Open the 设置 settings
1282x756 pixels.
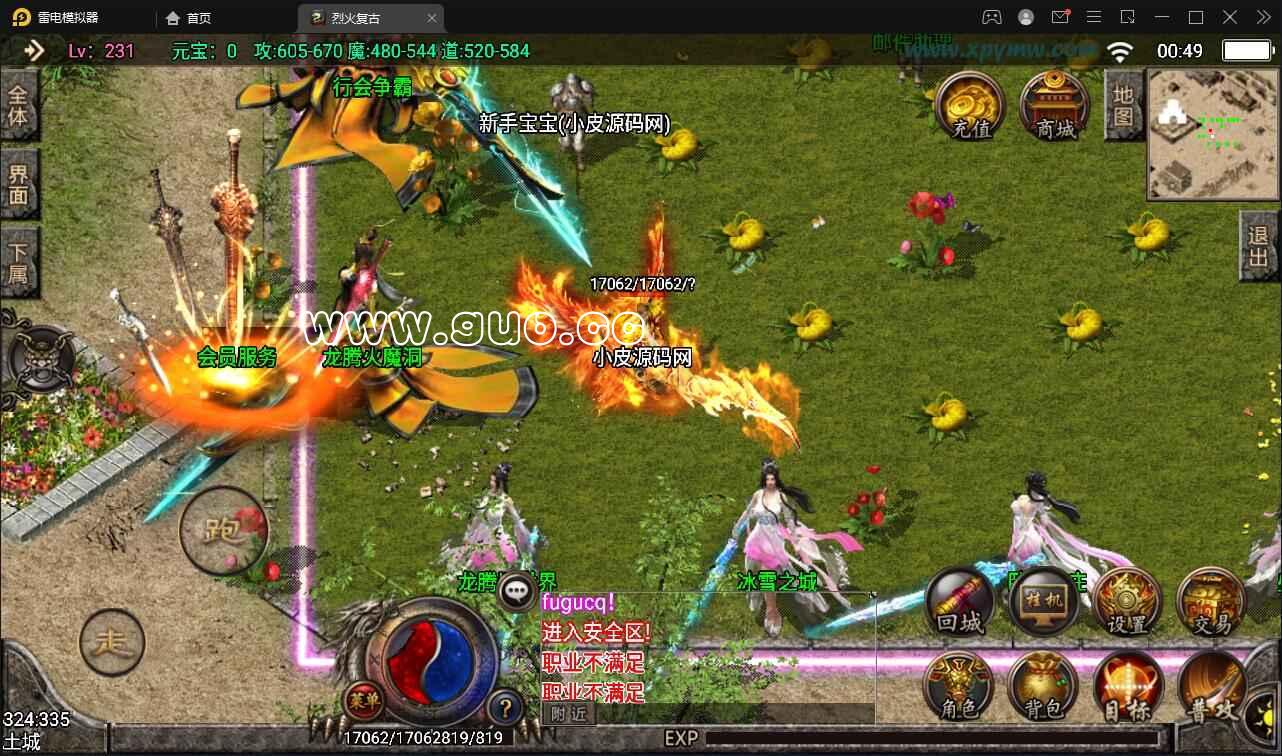coord(1127,603)
